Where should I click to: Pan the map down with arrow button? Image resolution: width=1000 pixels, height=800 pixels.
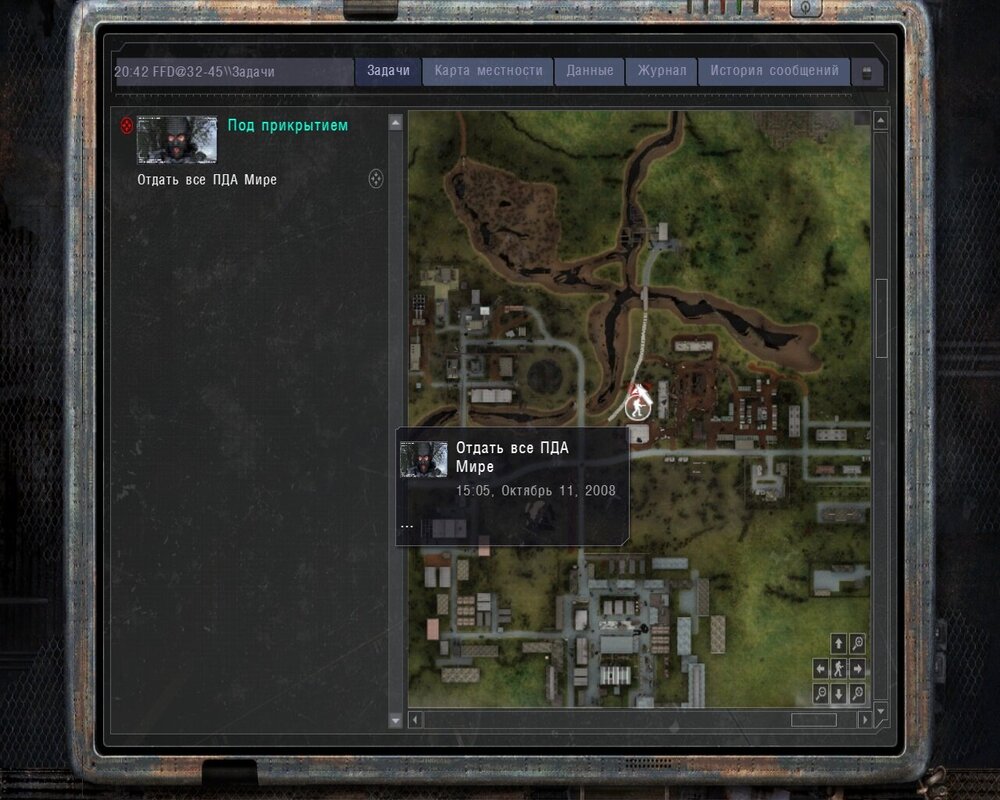838,693
